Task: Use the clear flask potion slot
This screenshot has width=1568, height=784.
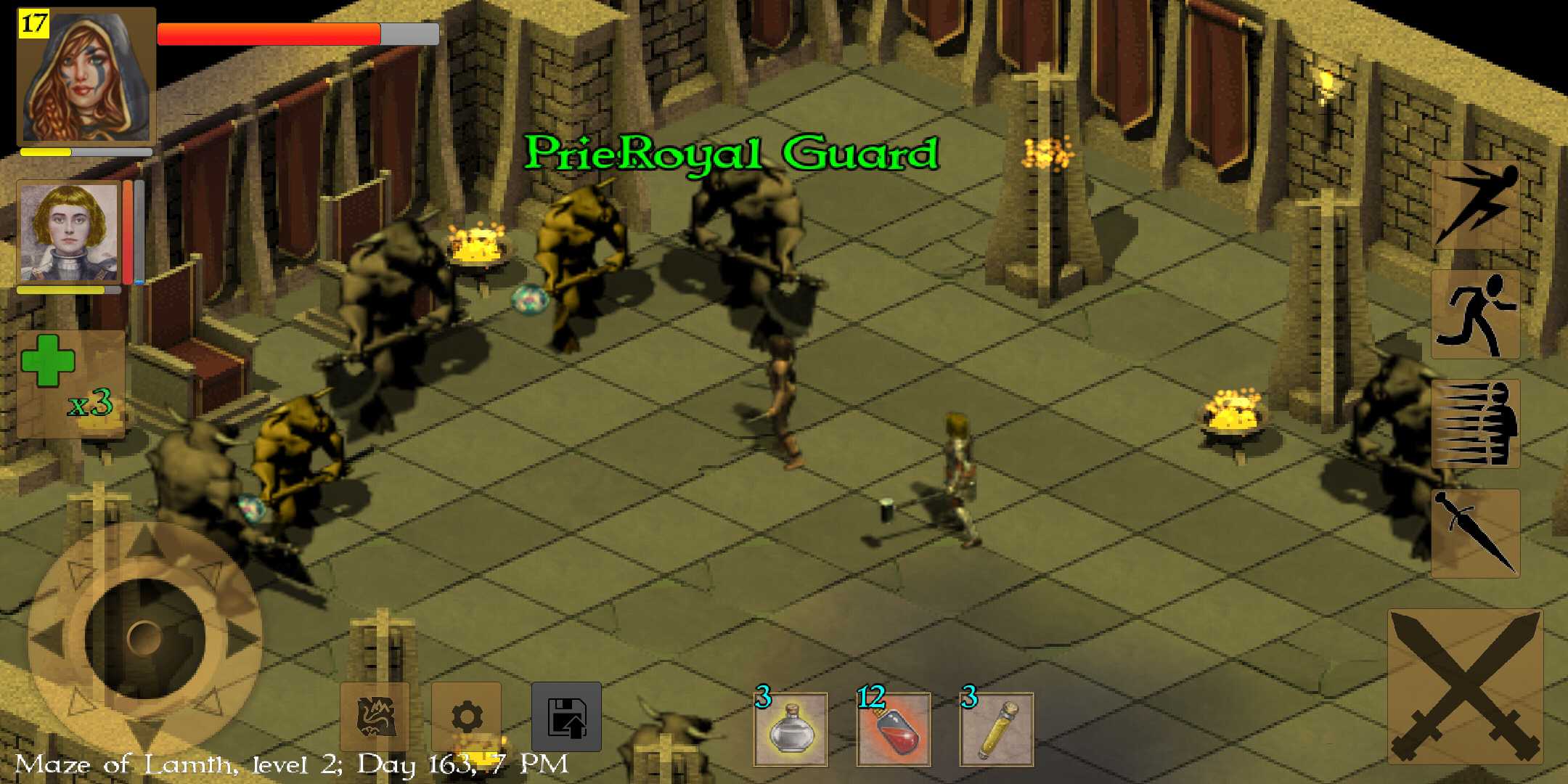Action: coord(791,730)
